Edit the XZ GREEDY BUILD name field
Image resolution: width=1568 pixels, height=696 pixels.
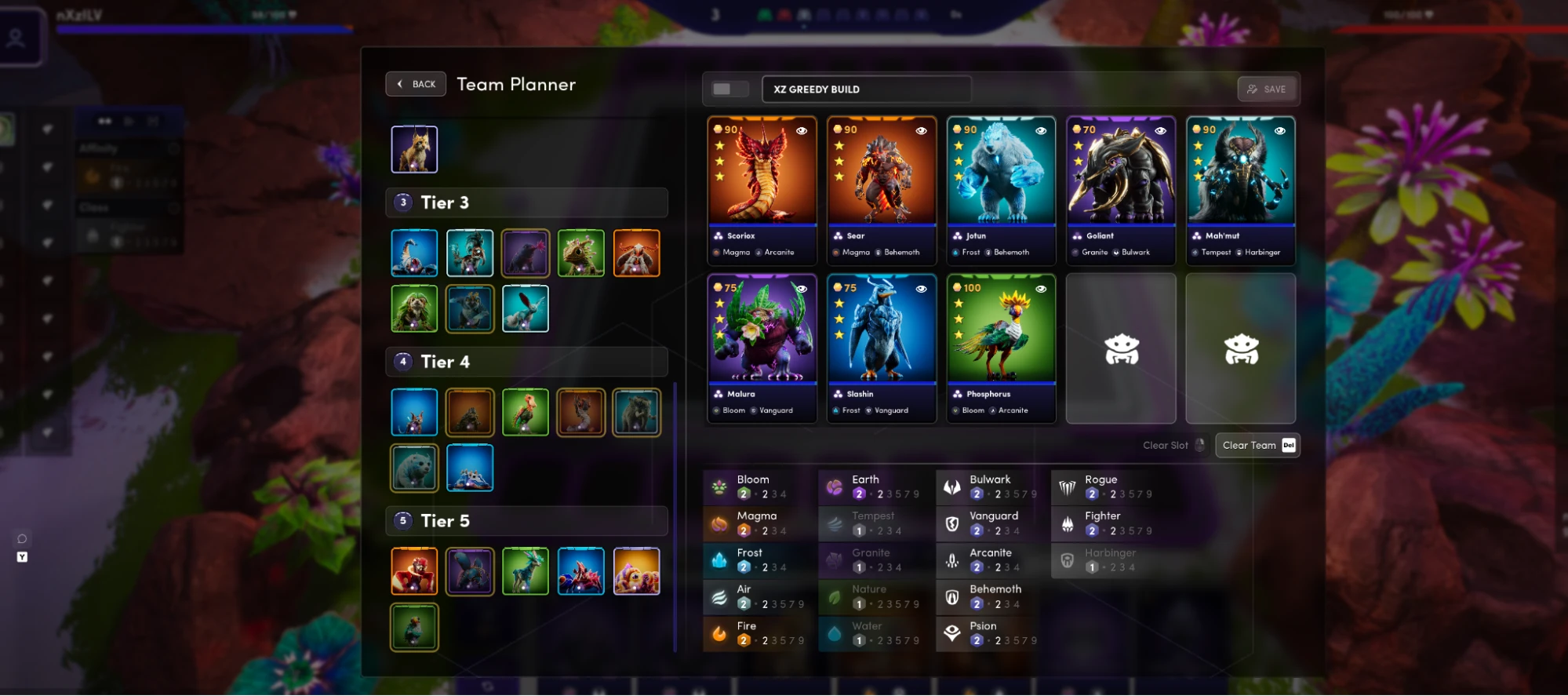tap(866, 89)
